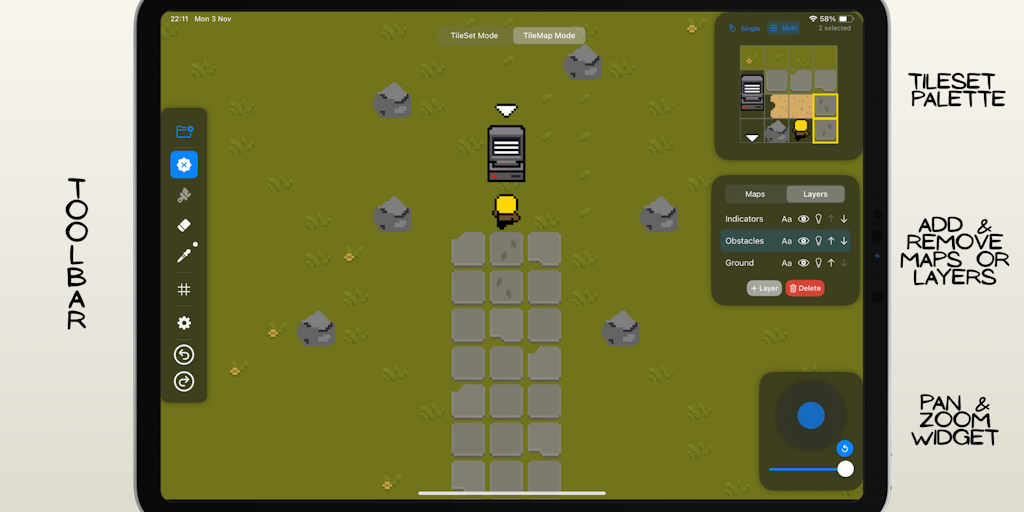Toggle the grid overlay tool
The width and height of the screenshot is (1024, 512).
pos(184,290)
